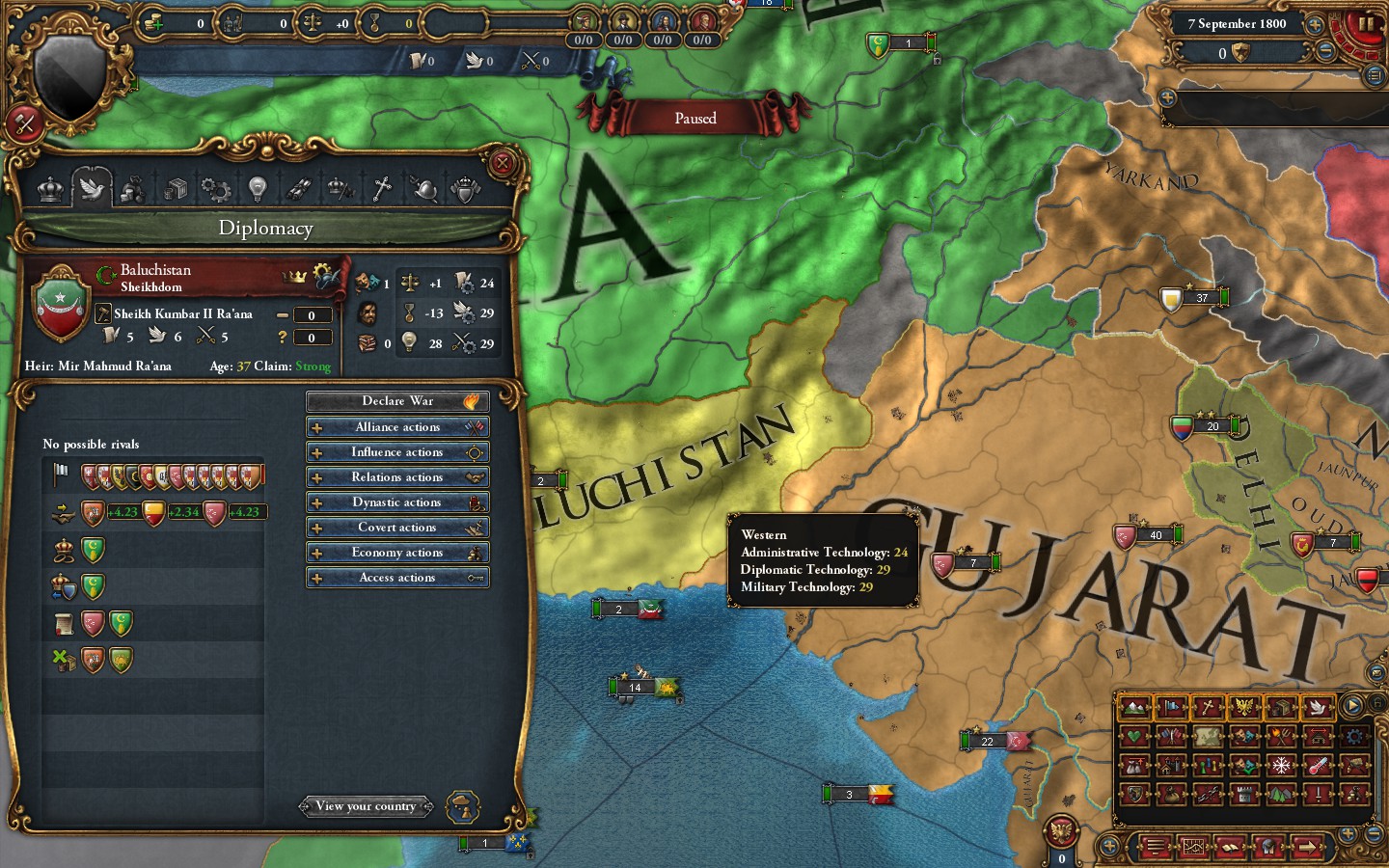Click the Declare War button
1389x868 pixels.
click(397, 400)
